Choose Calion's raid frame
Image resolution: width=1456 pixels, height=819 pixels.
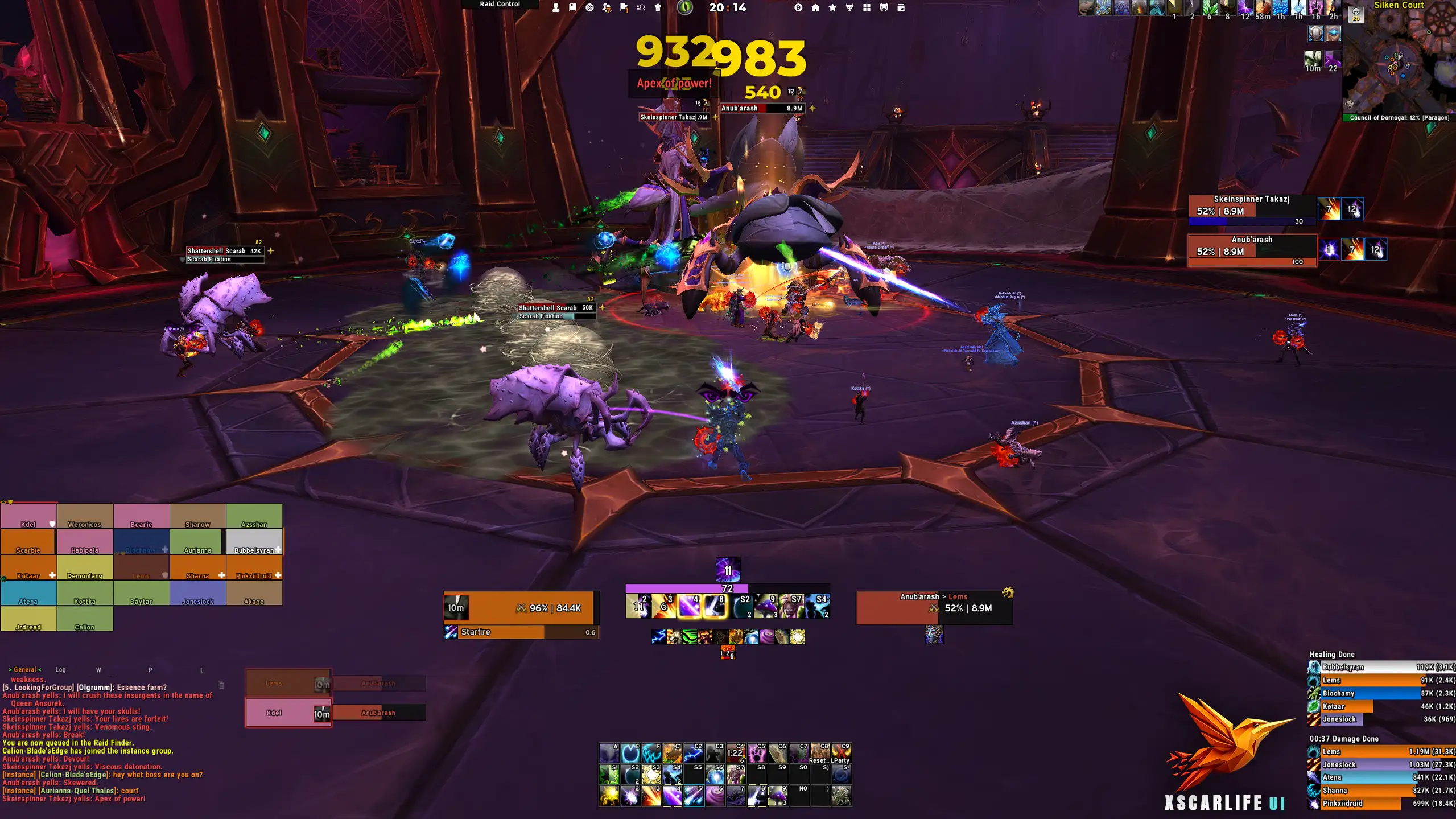click(x=85, y=619)
